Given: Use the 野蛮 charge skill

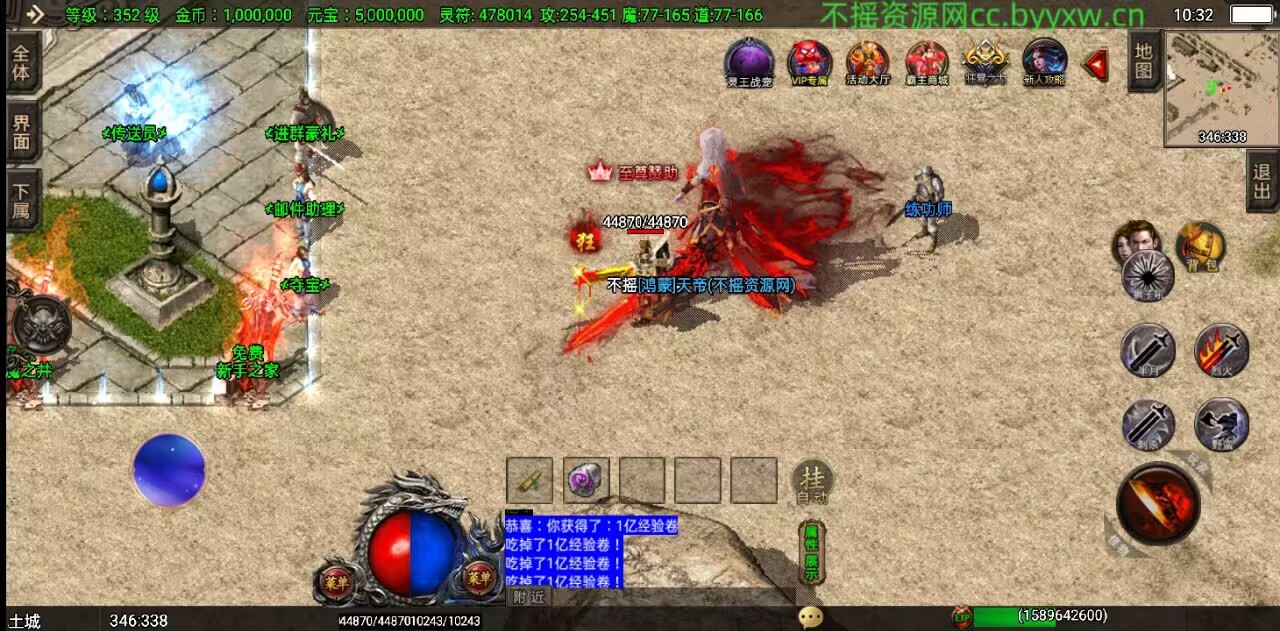Looking at the screenshot, I should [1221, 424].
